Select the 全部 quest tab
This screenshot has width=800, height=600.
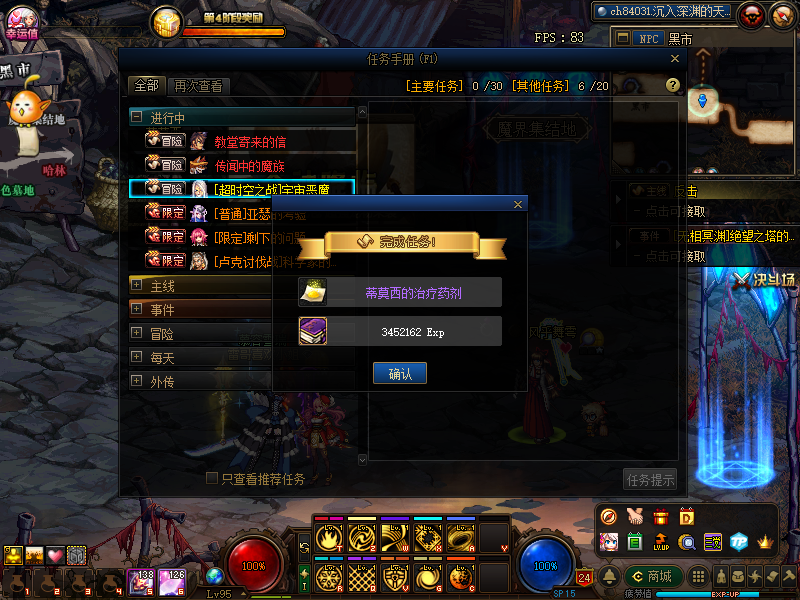pyautogui.click(x=146, y=86)
